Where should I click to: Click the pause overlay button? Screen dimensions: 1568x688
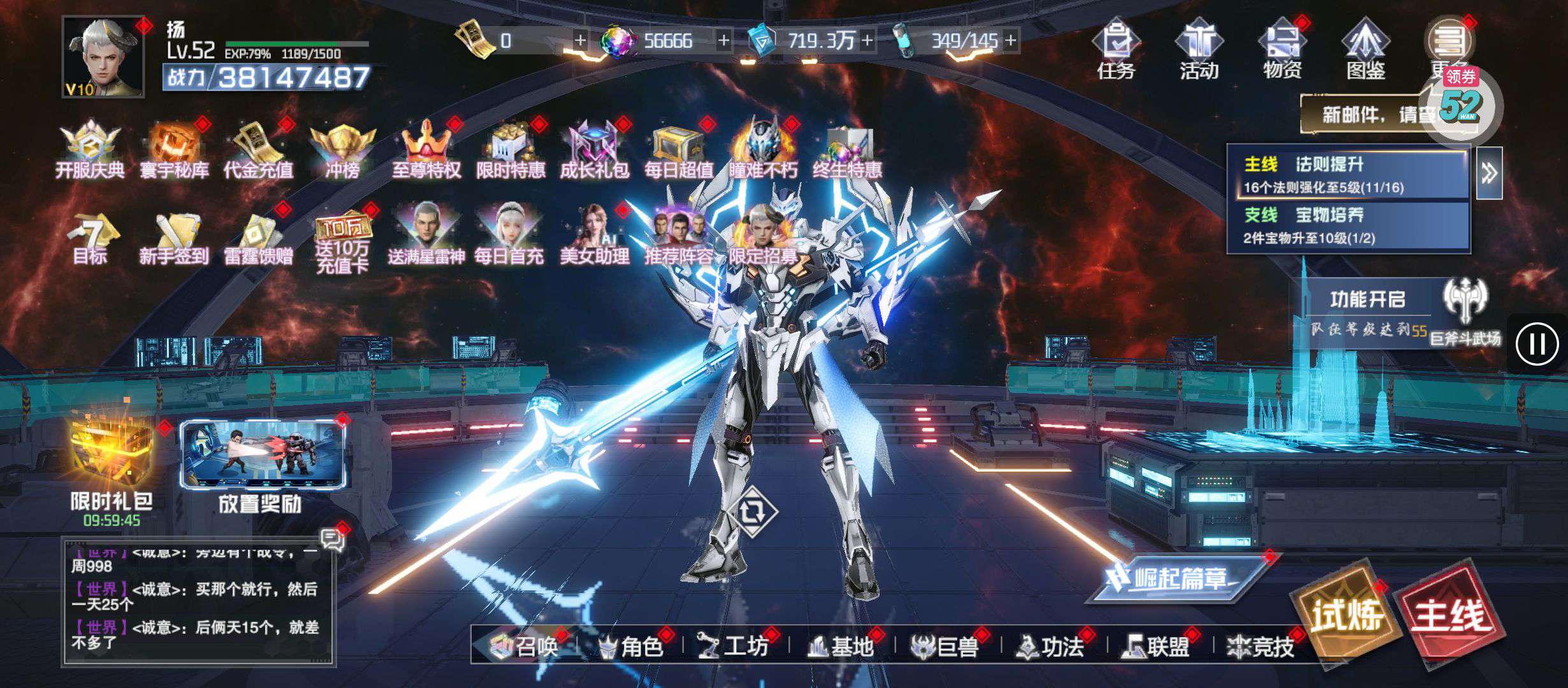1537,344
